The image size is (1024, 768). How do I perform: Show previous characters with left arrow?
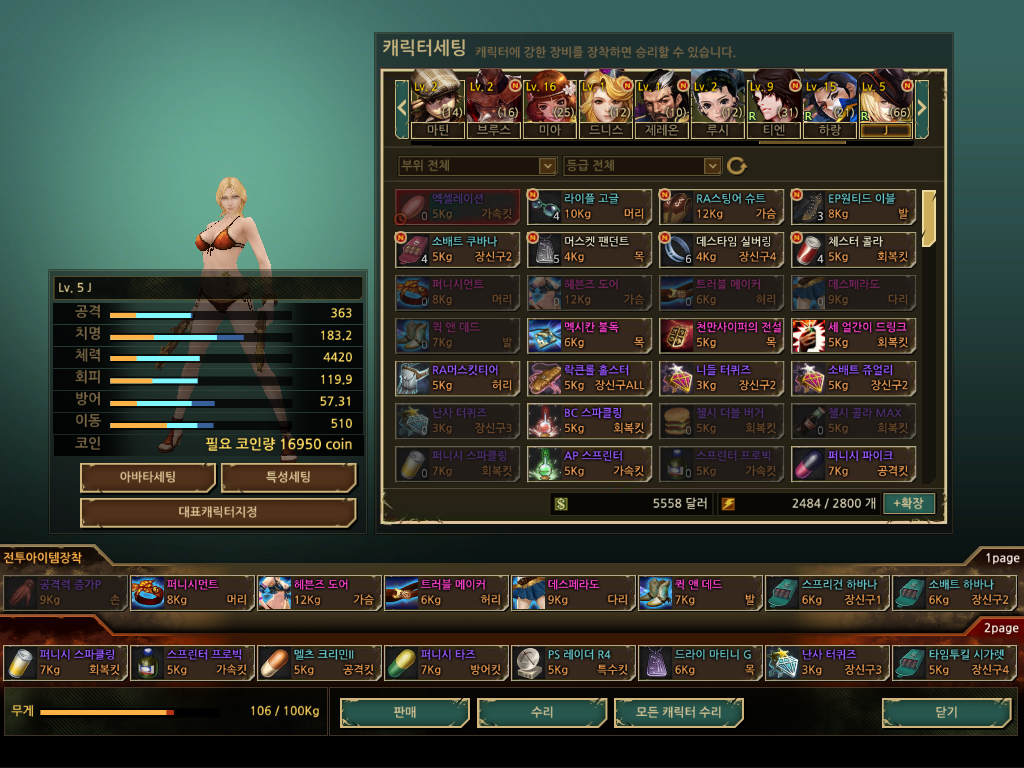click(x=402, y=104)
